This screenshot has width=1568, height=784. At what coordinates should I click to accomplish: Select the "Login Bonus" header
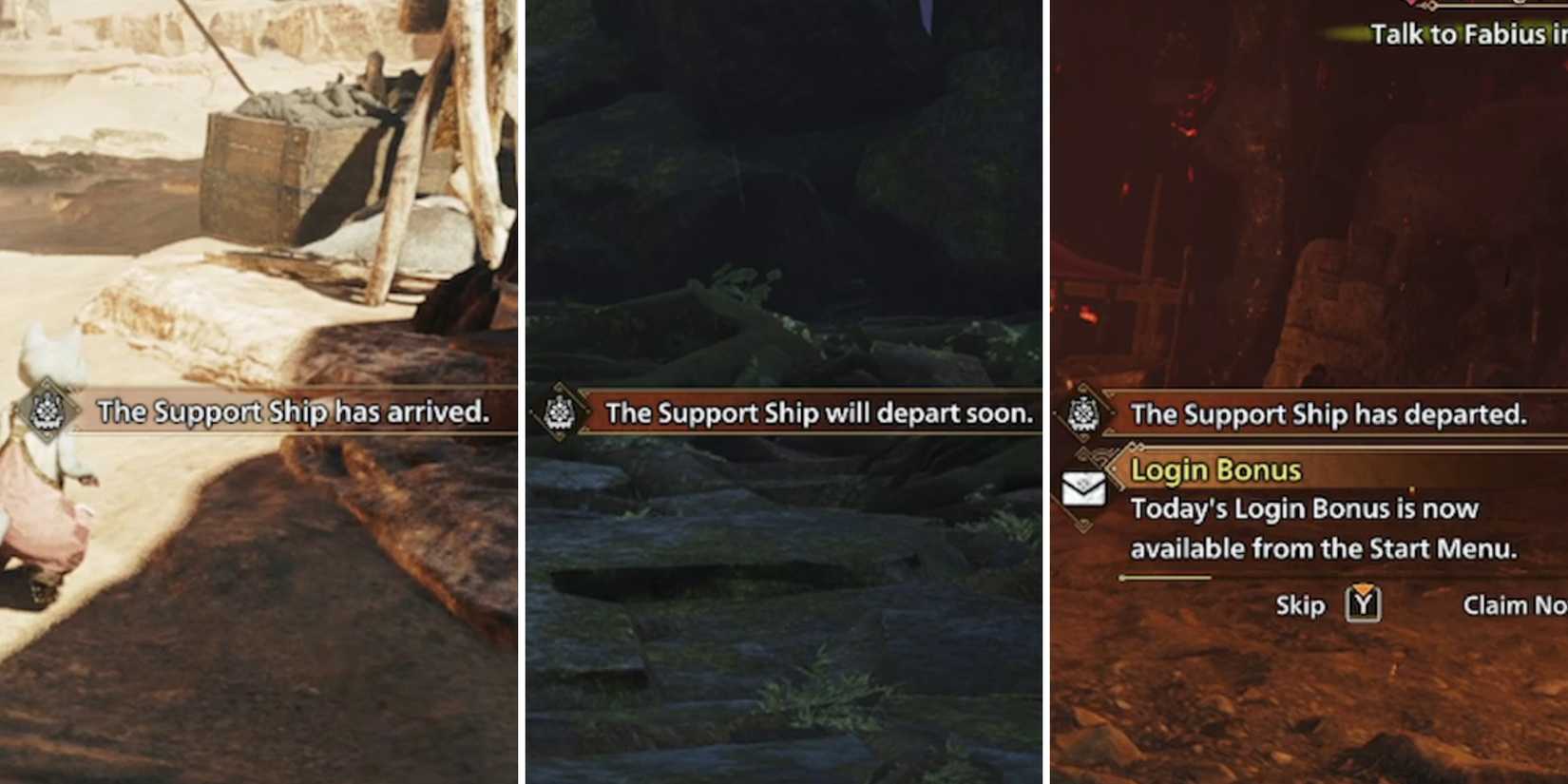(x=1216, y=468)
